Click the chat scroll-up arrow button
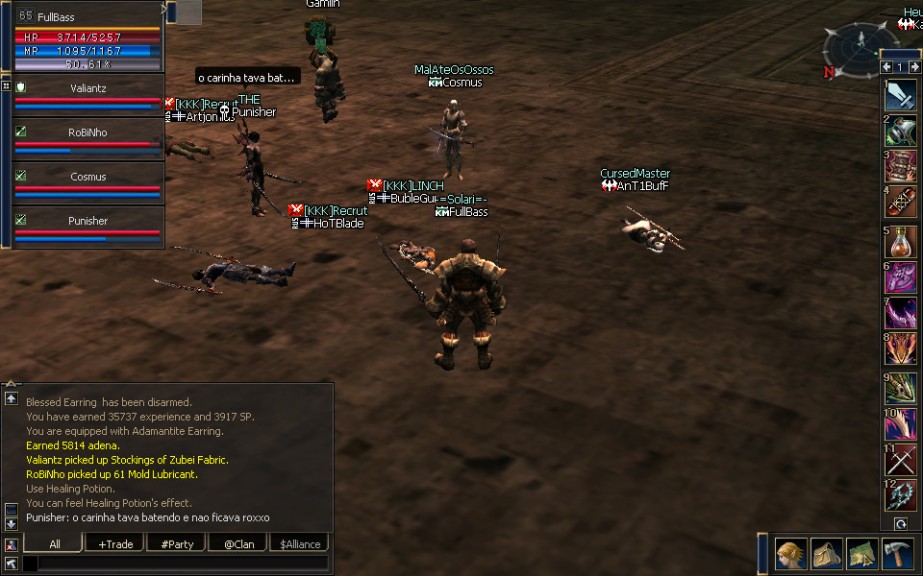This screenshot has height=576, width=923. point(11,398)
